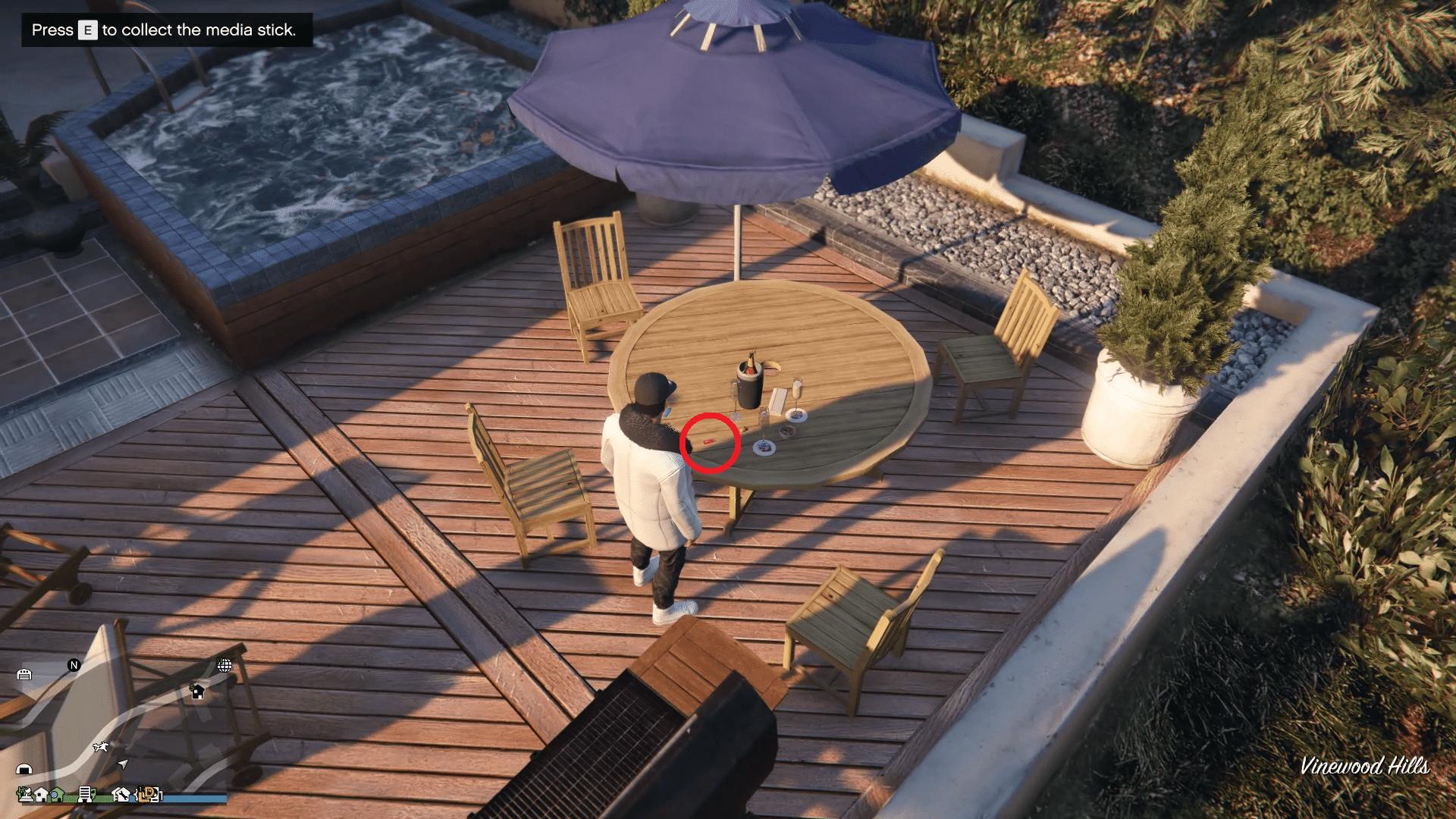Image resolution: width=1456 pixels, height=819 pixels.
Task: Select the garage blip on the minimap
Action: [24, 674]
